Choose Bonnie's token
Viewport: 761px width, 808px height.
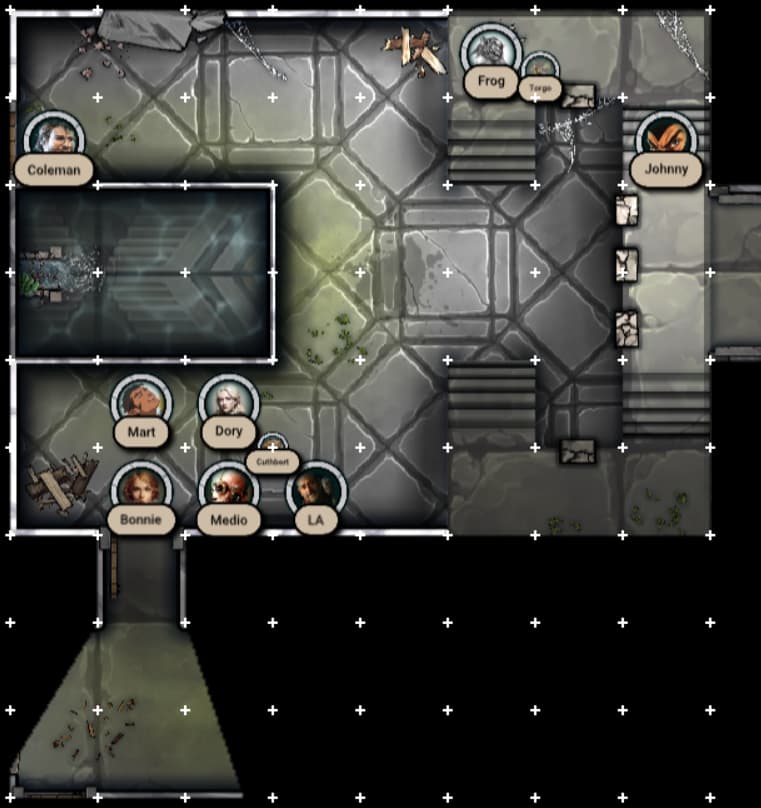(x=141, y=491)
